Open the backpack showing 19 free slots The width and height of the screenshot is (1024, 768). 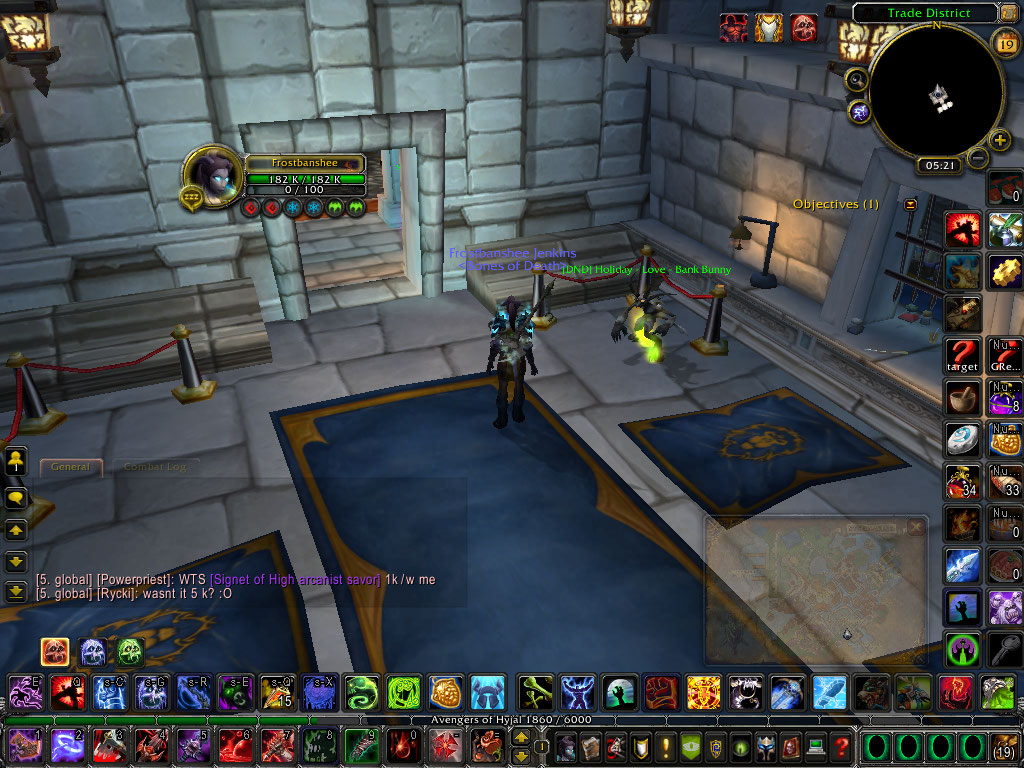(x=1004, y=746)
